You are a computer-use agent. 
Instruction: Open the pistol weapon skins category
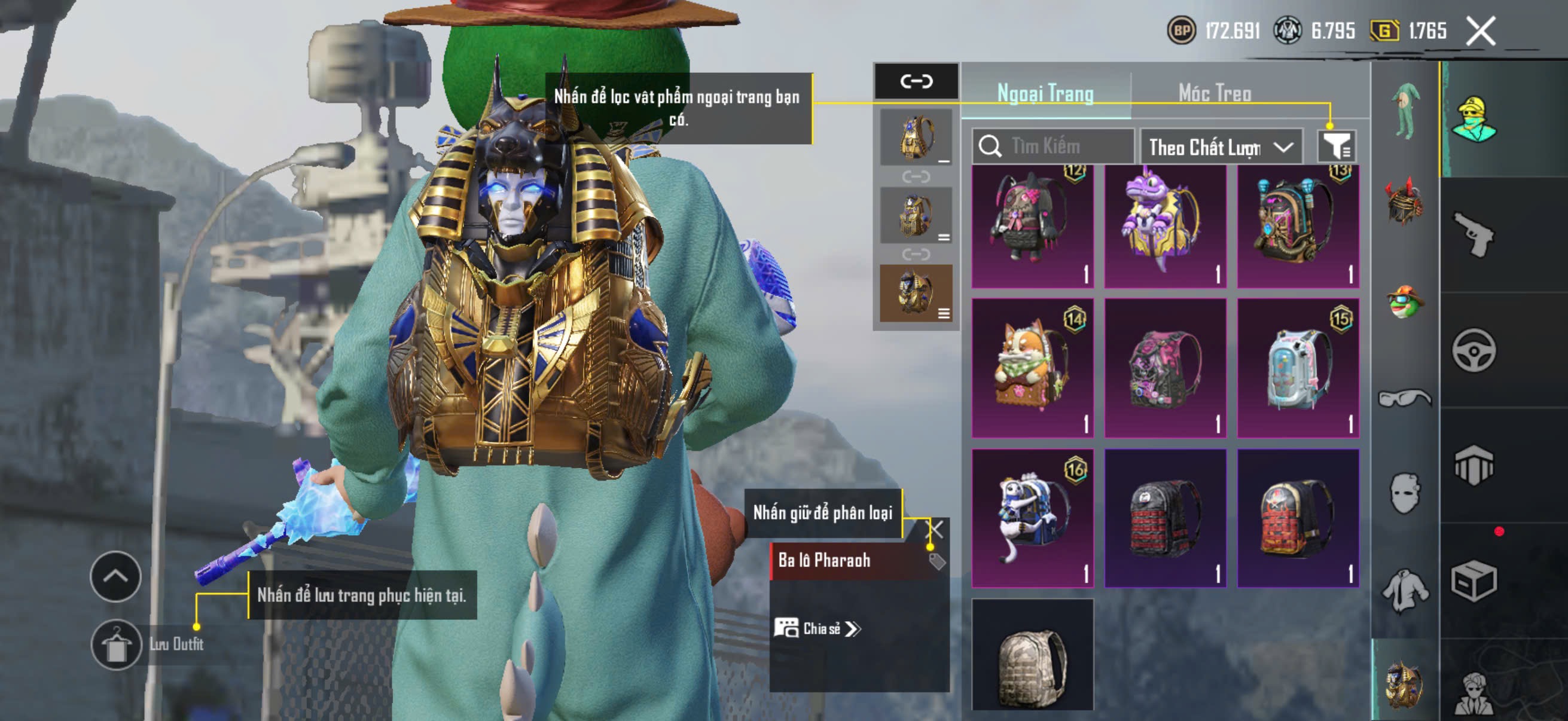[x=1473, y=234]
